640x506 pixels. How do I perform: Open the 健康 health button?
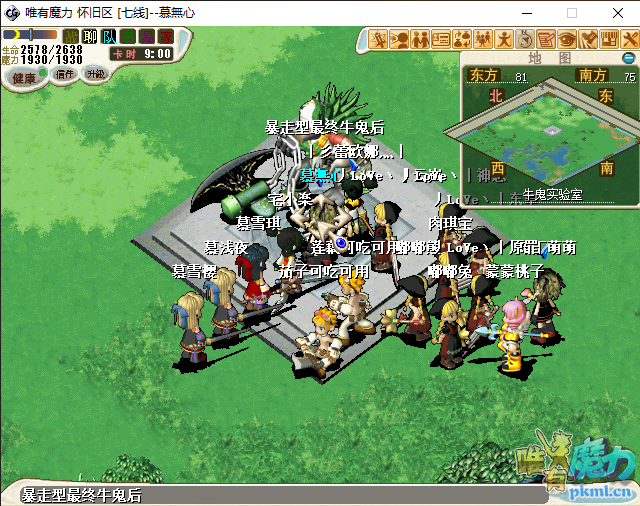click(24, 77)
